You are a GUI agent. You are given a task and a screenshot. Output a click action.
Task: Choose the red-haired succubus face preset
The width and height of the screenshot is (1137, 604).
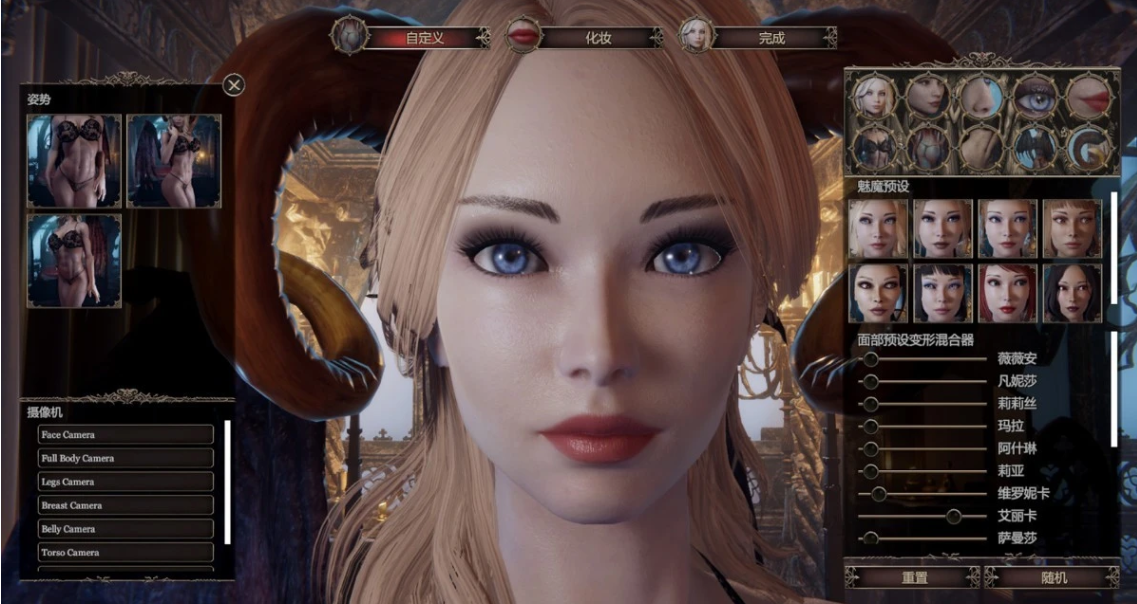pyautogui.click(x=1008, y=292)
